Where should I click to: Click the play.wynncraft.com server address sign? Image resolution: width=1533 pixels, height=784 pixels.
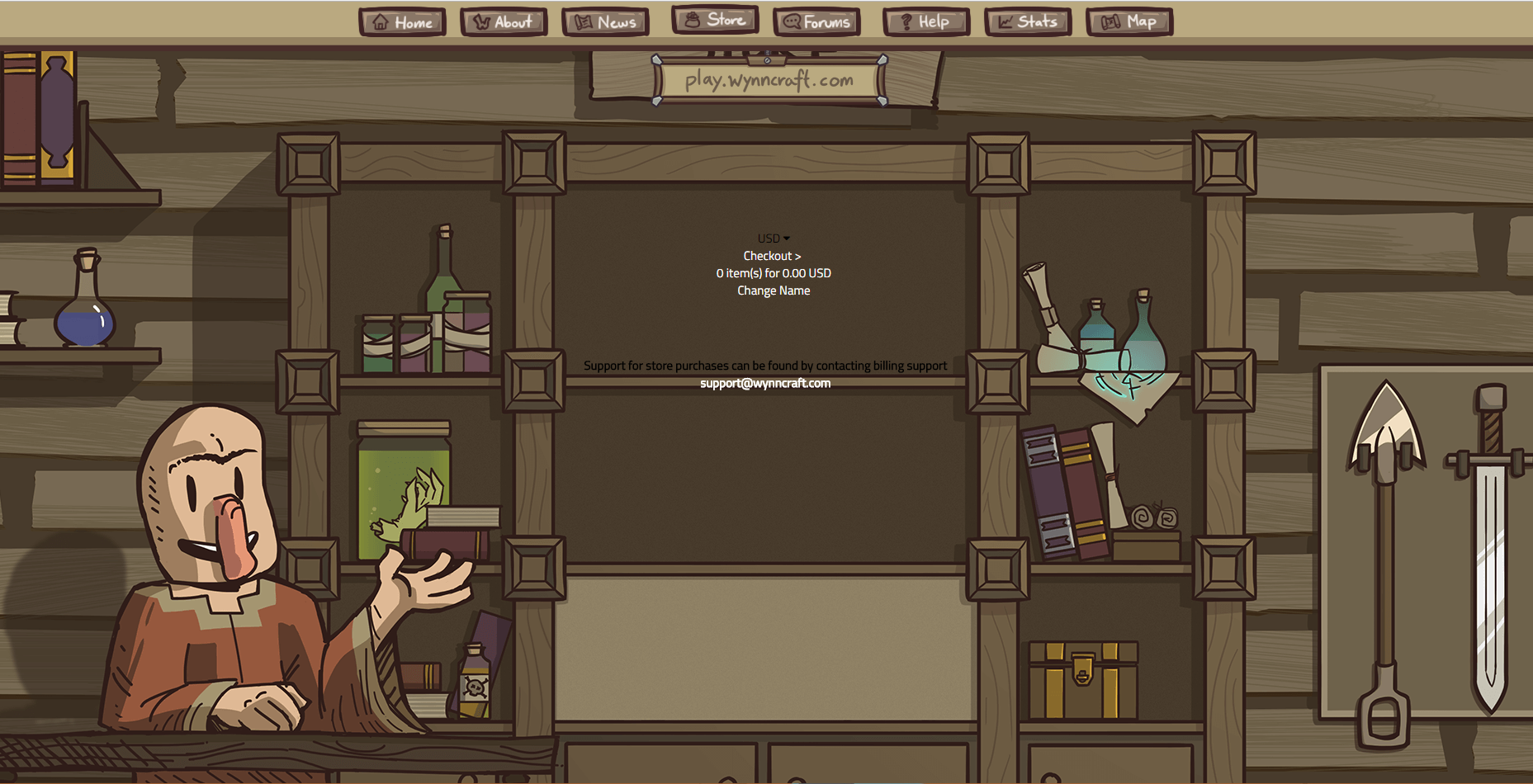pyautogui.click(x=769, y=81)
